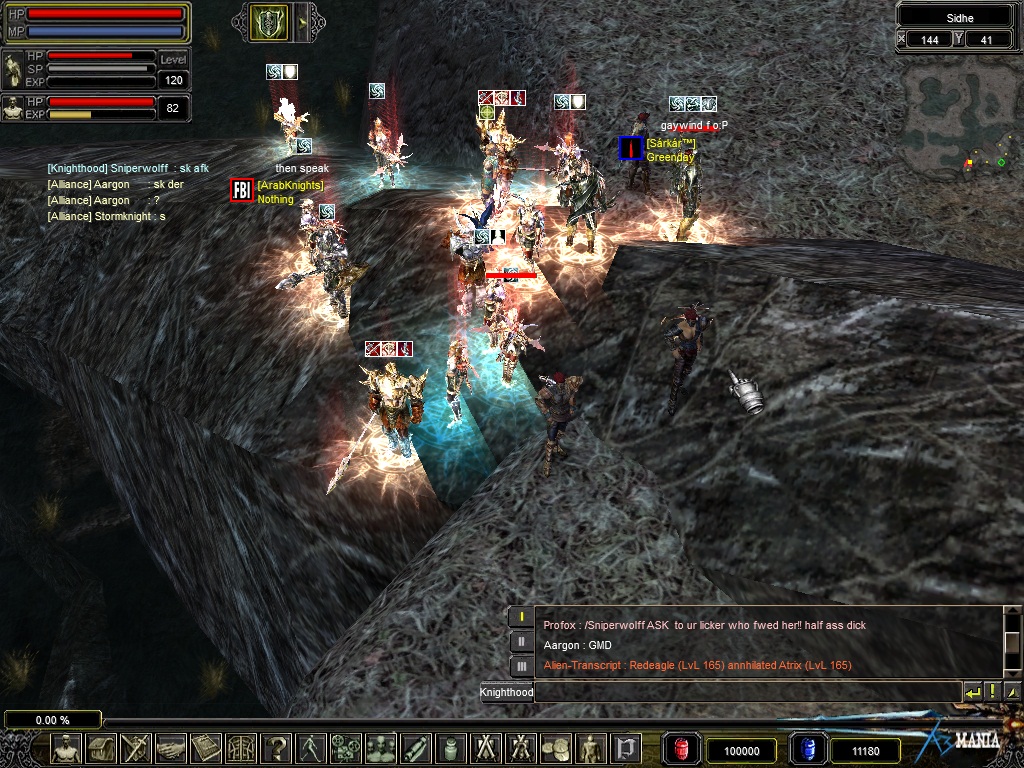The height and width of the screenshot is (768, 1024).
Task: Click the chat log scrollbar
Action: [1011, 641]
